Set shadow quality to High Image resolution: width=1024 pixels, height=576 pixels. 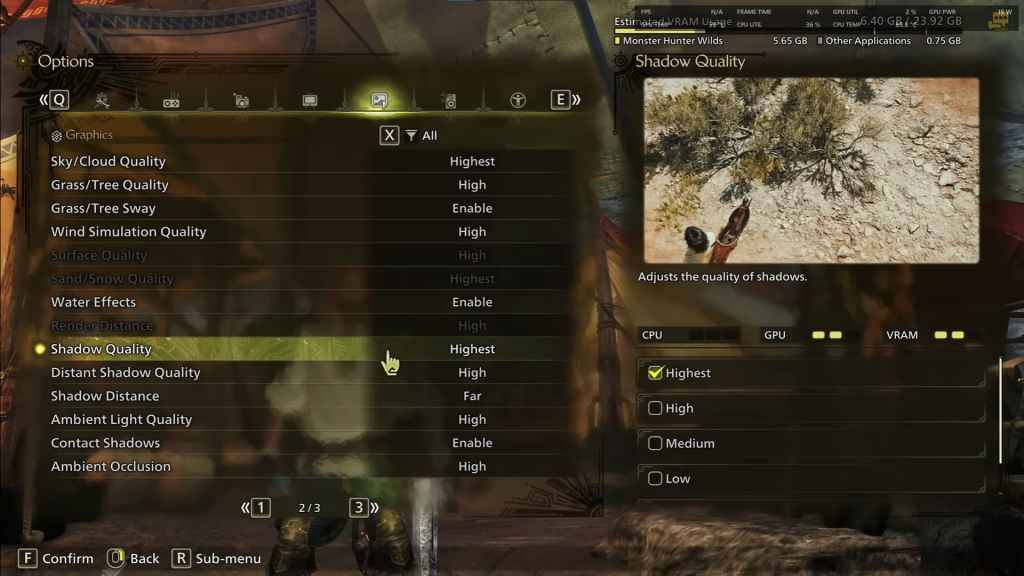(656, 408)
